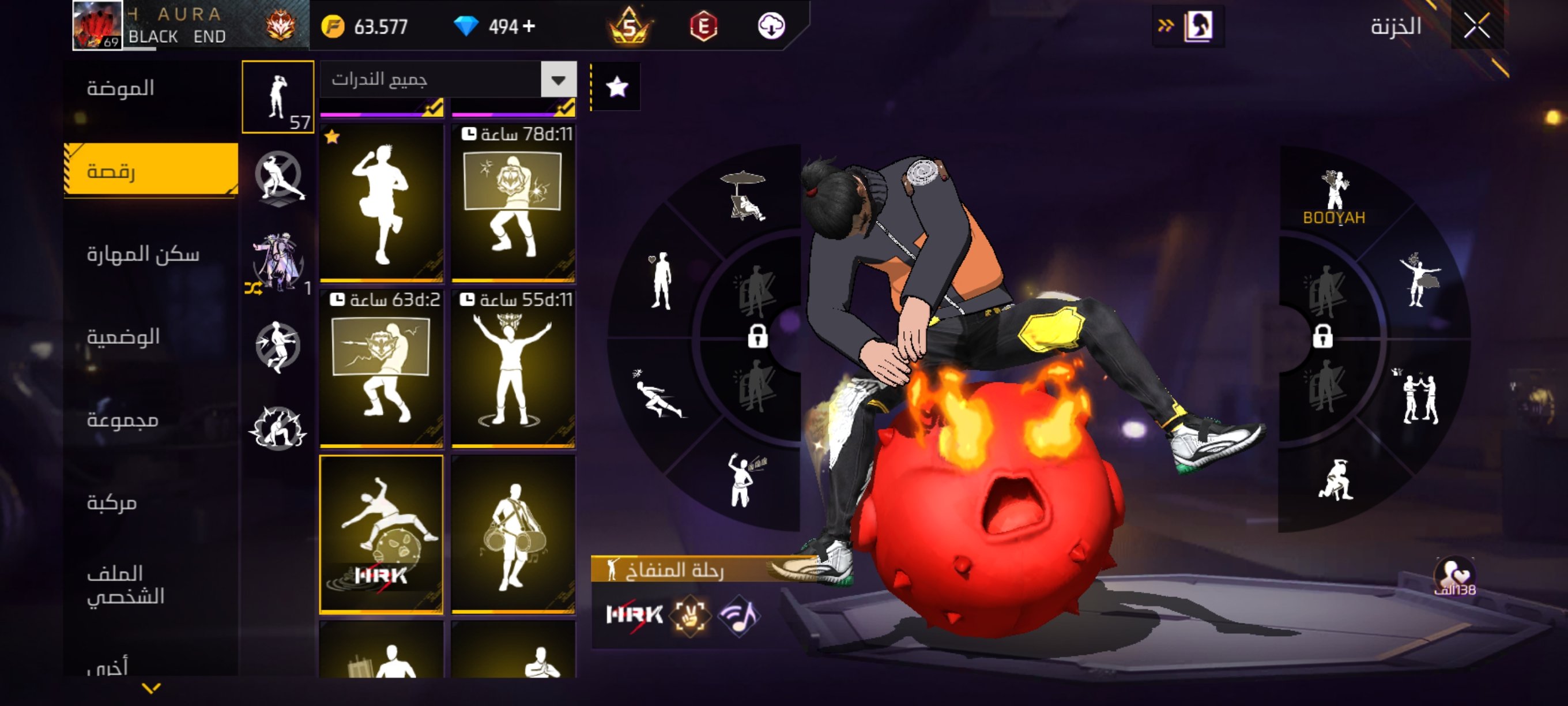Open the الموضة fashion category
Screen dimensions: 1568x706
120,88
